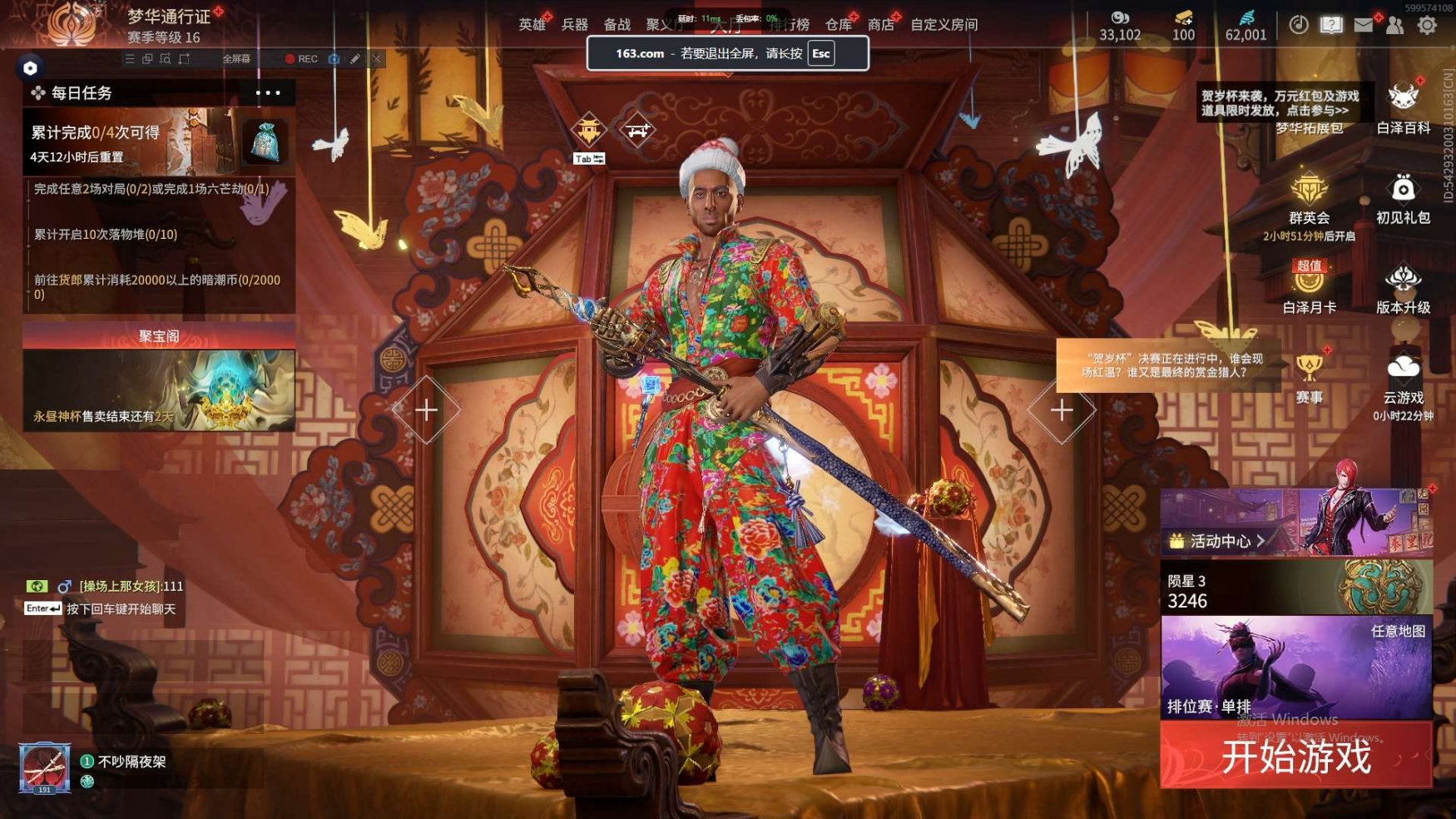Image resolution: width=1456 pixels, height=819 pixels.
Task: Open the 白泽月卡 monthly card
Action: 1309,288
